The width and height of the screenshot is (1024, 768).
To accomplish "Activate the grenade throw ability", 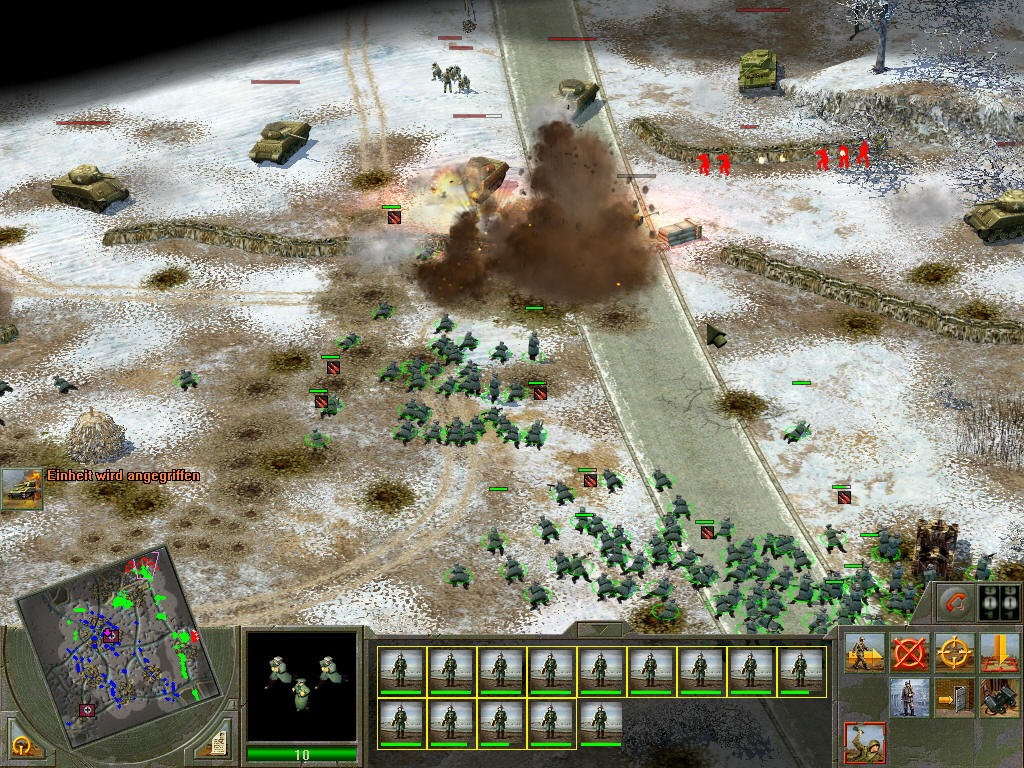I will pyautogui.click(x=864, y=741).
